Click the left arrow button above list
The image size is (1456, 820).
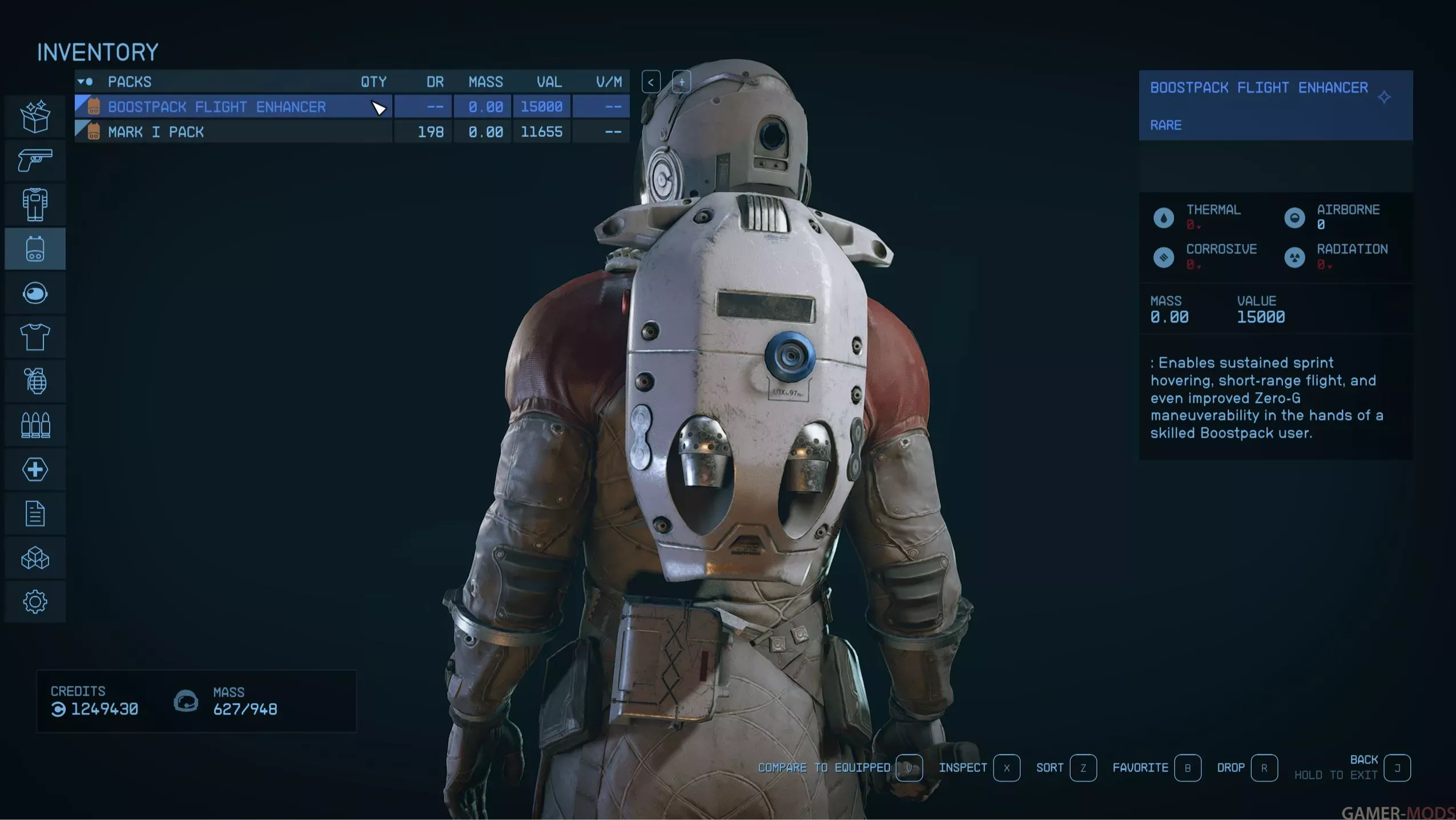tap(651, 82)
